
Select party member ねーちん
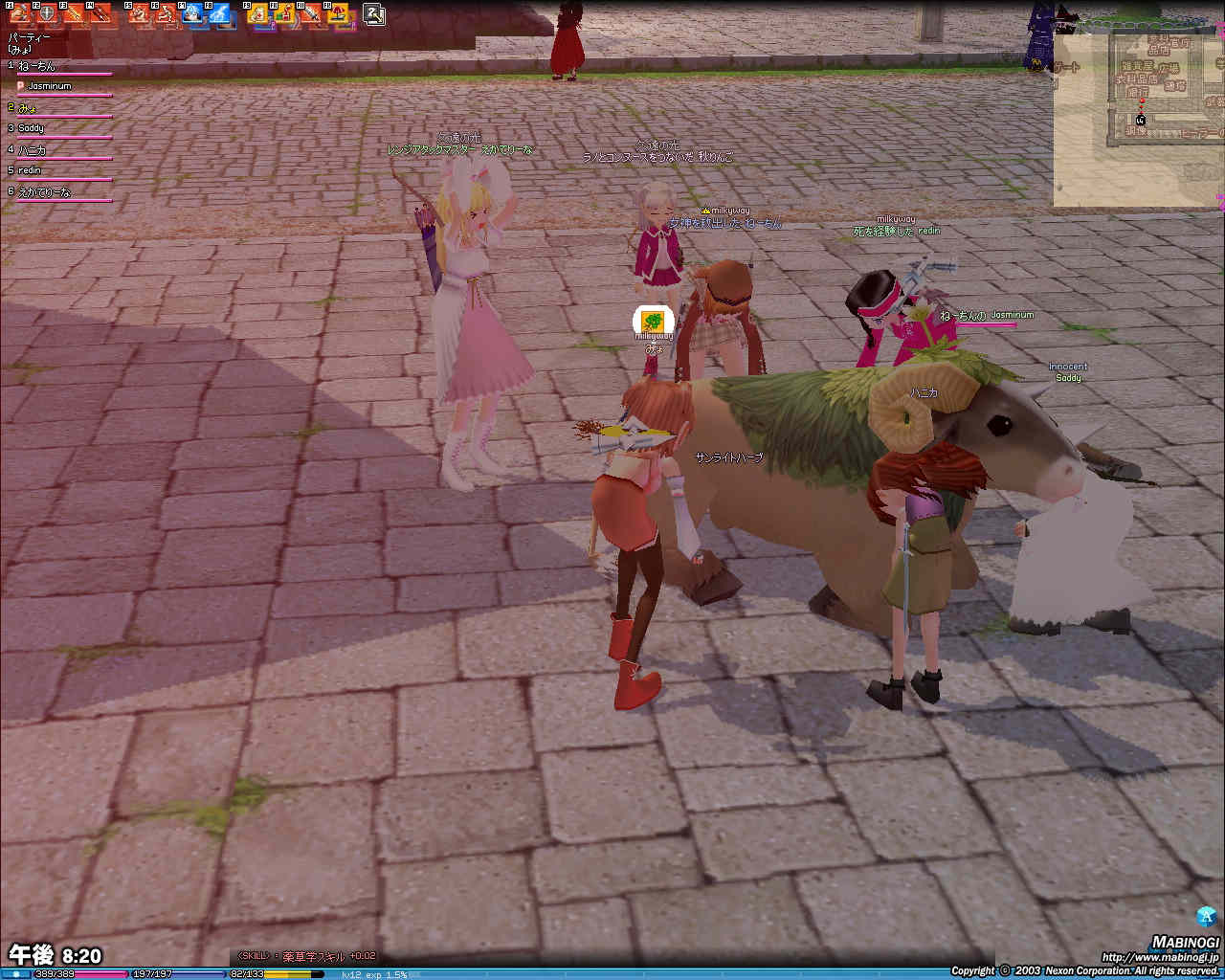point(38,66)
